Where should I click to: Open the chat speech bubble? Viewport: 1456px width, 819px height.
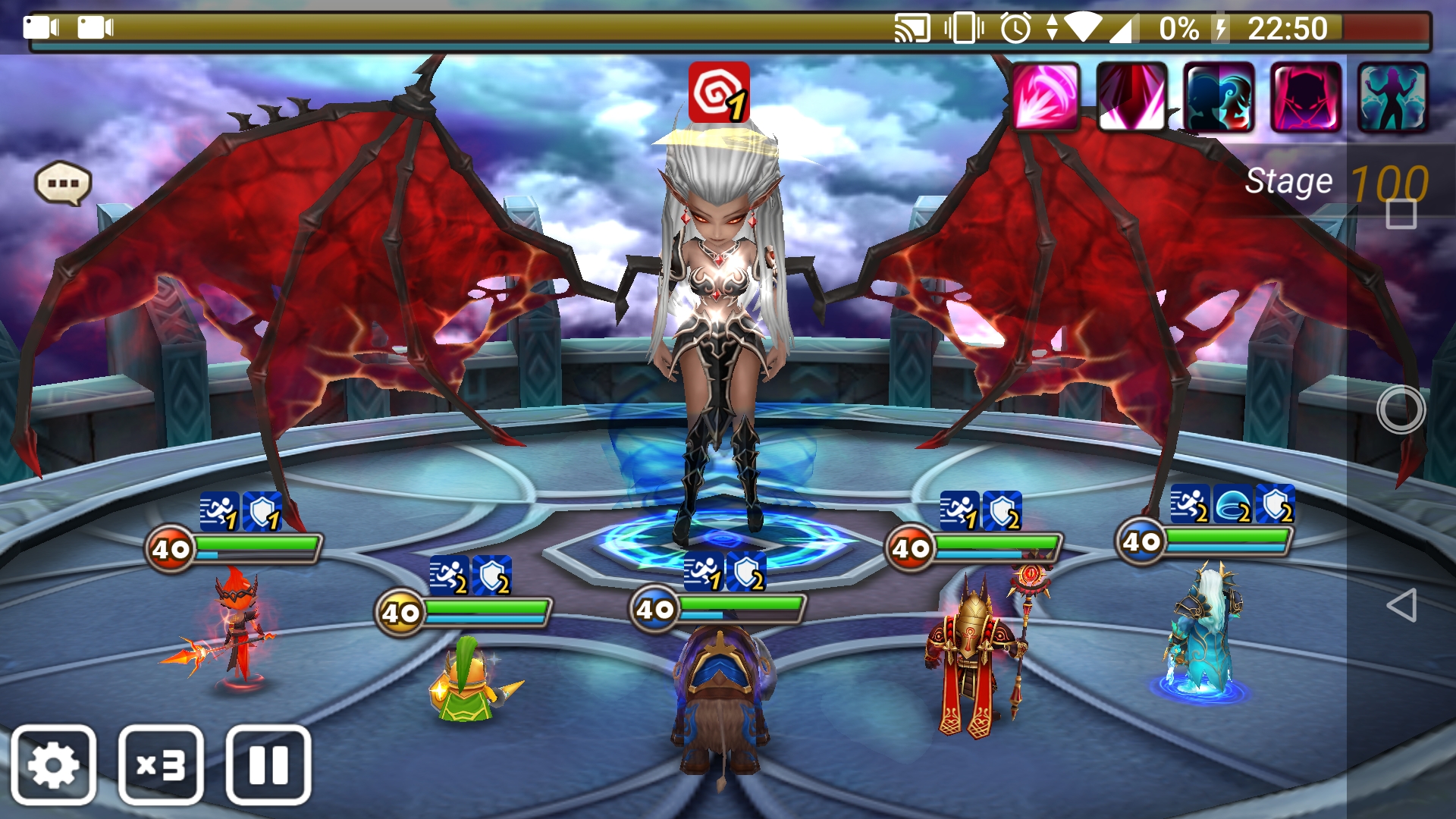63,184
